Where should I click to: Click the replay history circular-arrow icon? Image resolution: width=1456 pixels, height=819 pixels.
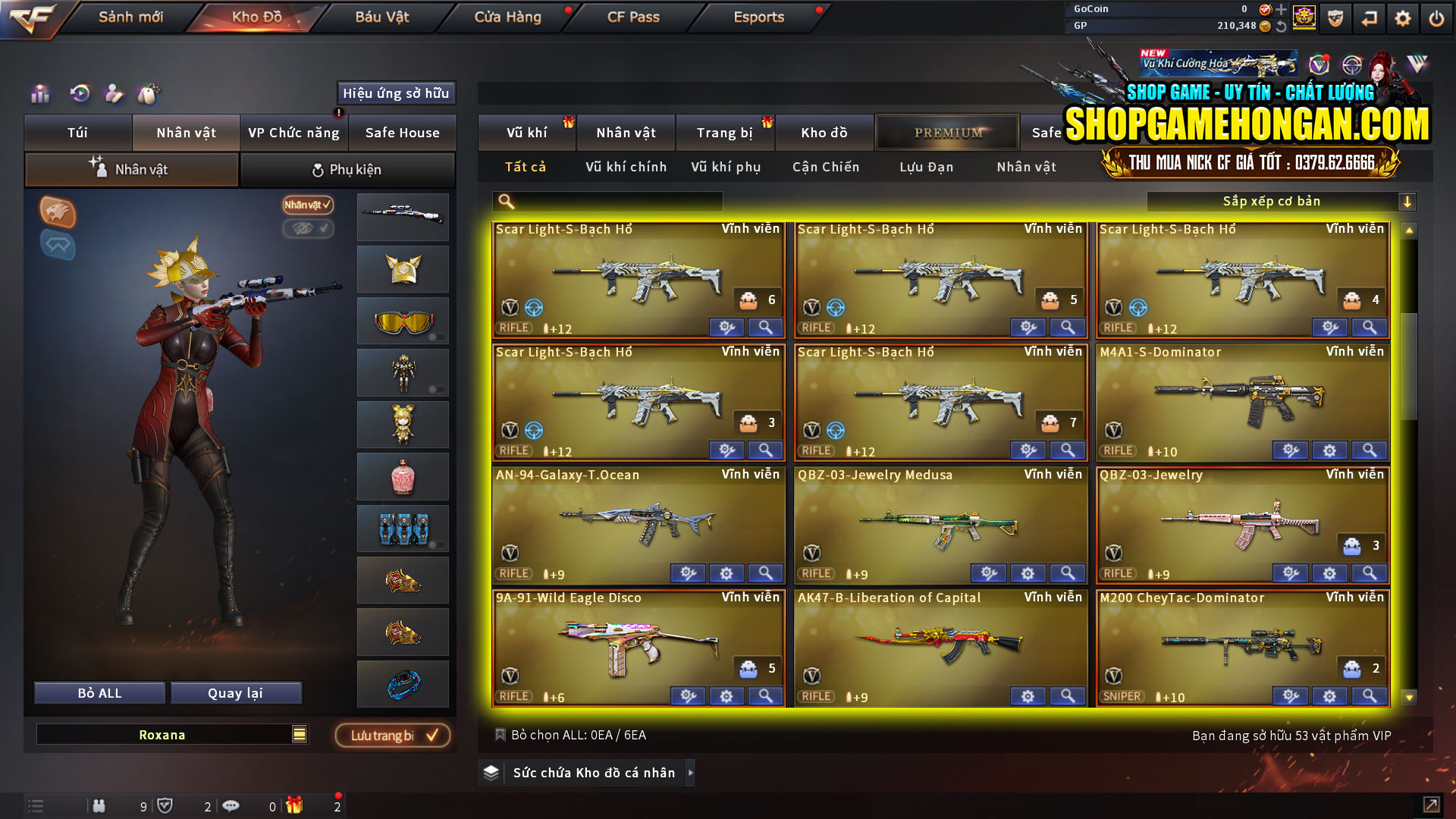click(79, 94)
